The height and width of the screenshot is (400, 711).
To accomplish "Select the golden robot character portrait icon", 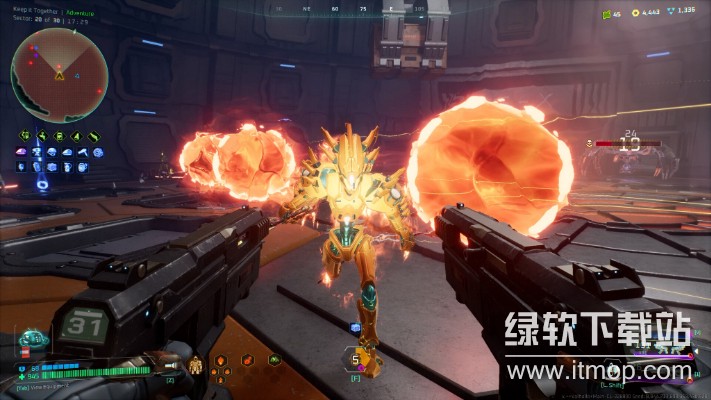I will click(x=195, y=365).
